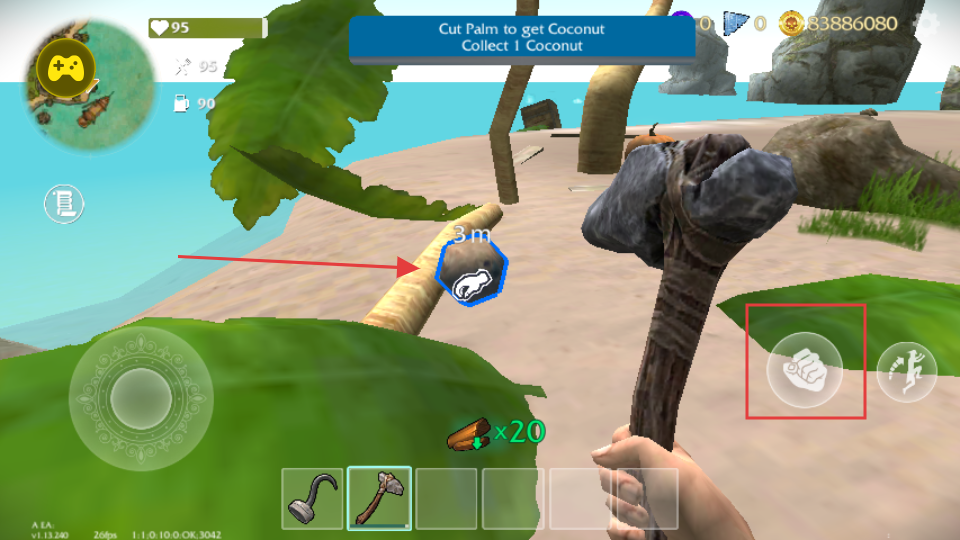Select the hook item in the hotbar

[312, 498]
